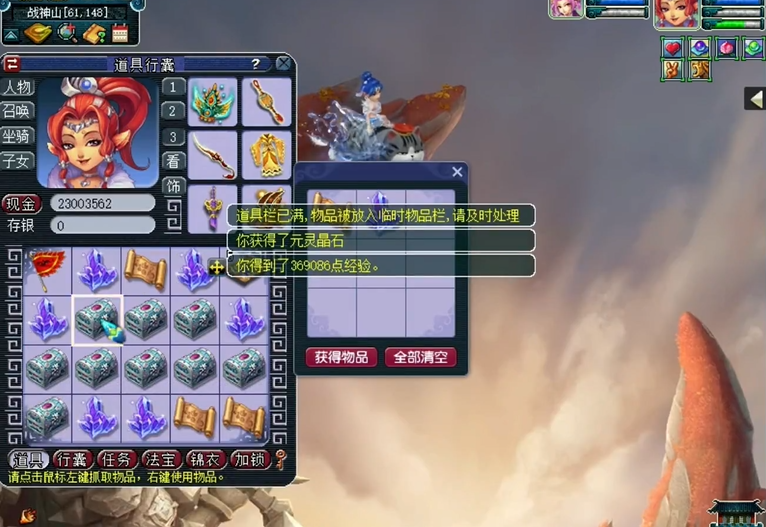
Task: Open the help question mark in inventory
Action: coord(255,64)
